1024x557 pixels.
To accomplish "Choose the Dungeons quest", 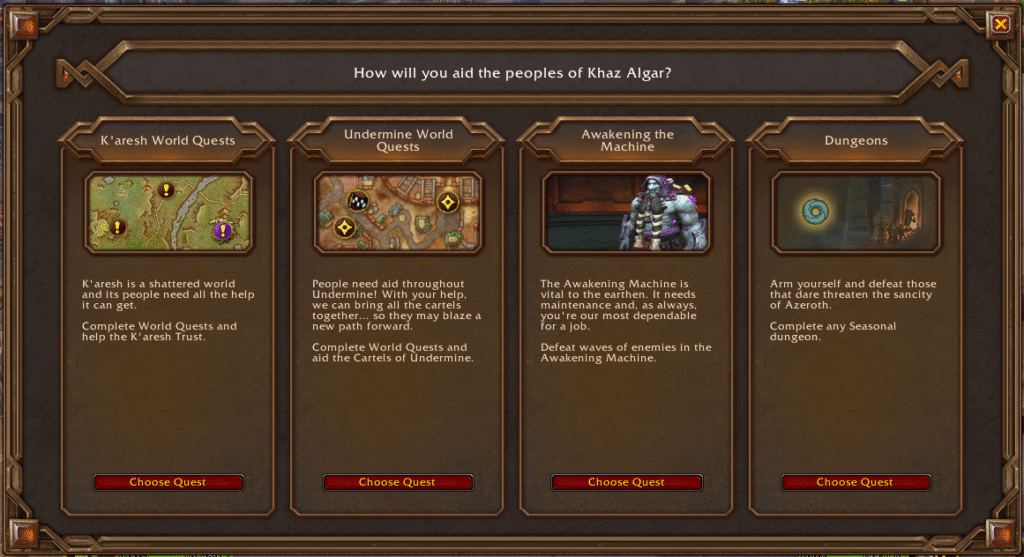I will tap(855, 482).
